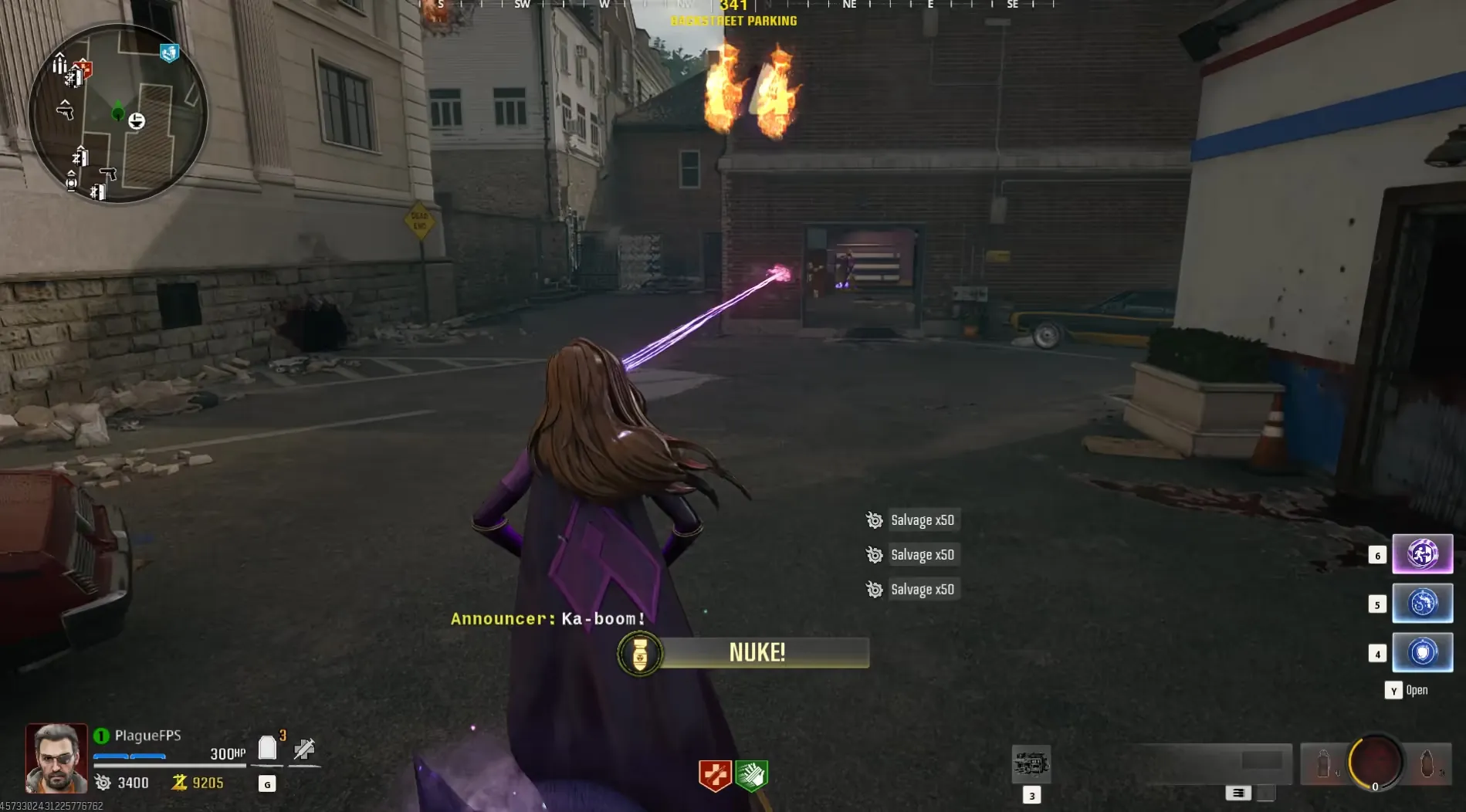Activate the purple running-man GobbleGum
The image size is (1466, 812).
[1422, 554]
